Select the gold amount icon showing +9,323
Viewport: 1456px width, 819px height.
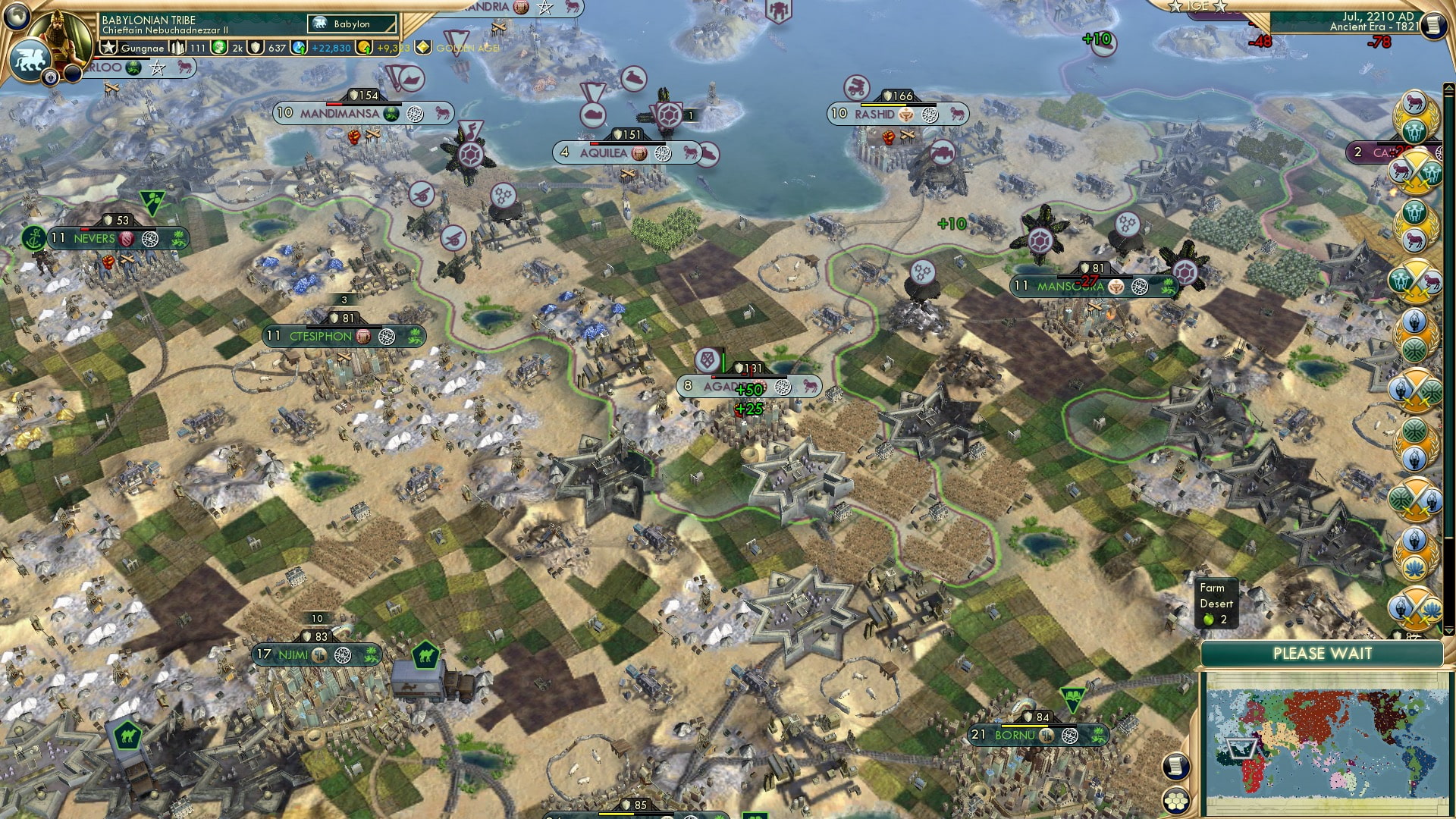click(363, 47)
